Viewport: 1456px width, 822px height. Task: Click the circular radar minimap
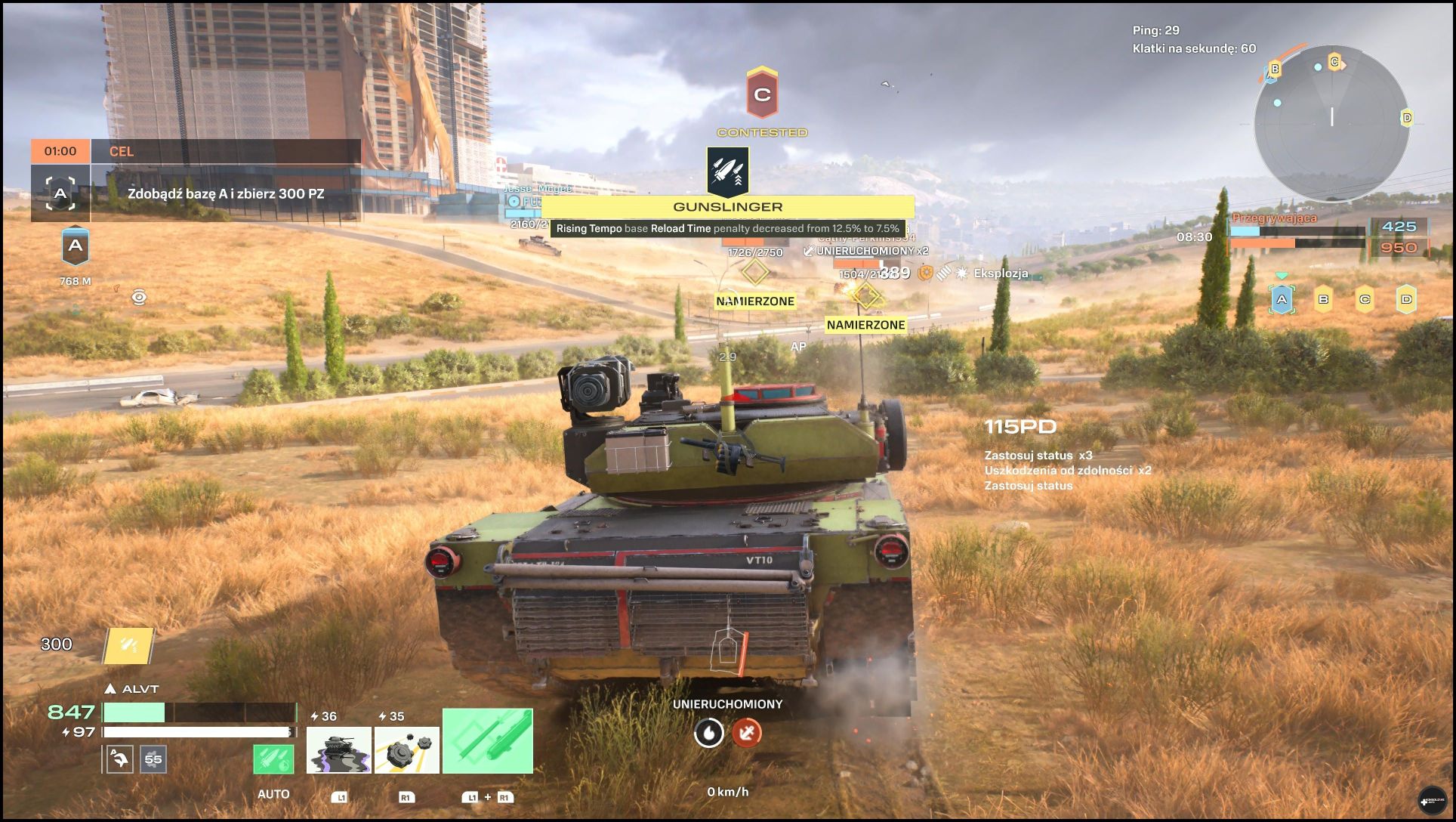(1331, 123)
